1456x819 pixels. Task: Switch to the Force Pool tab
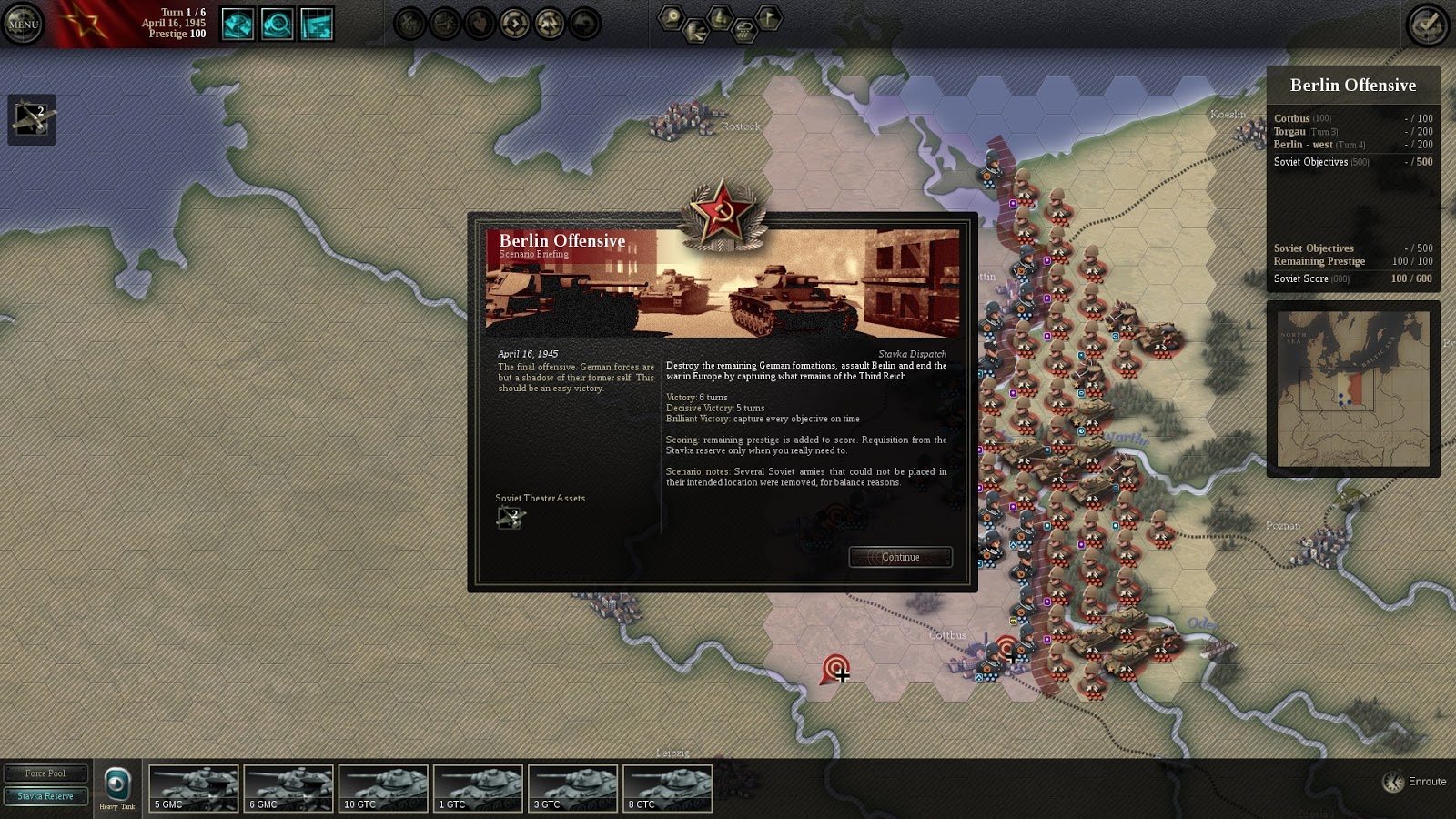(45, 773)
